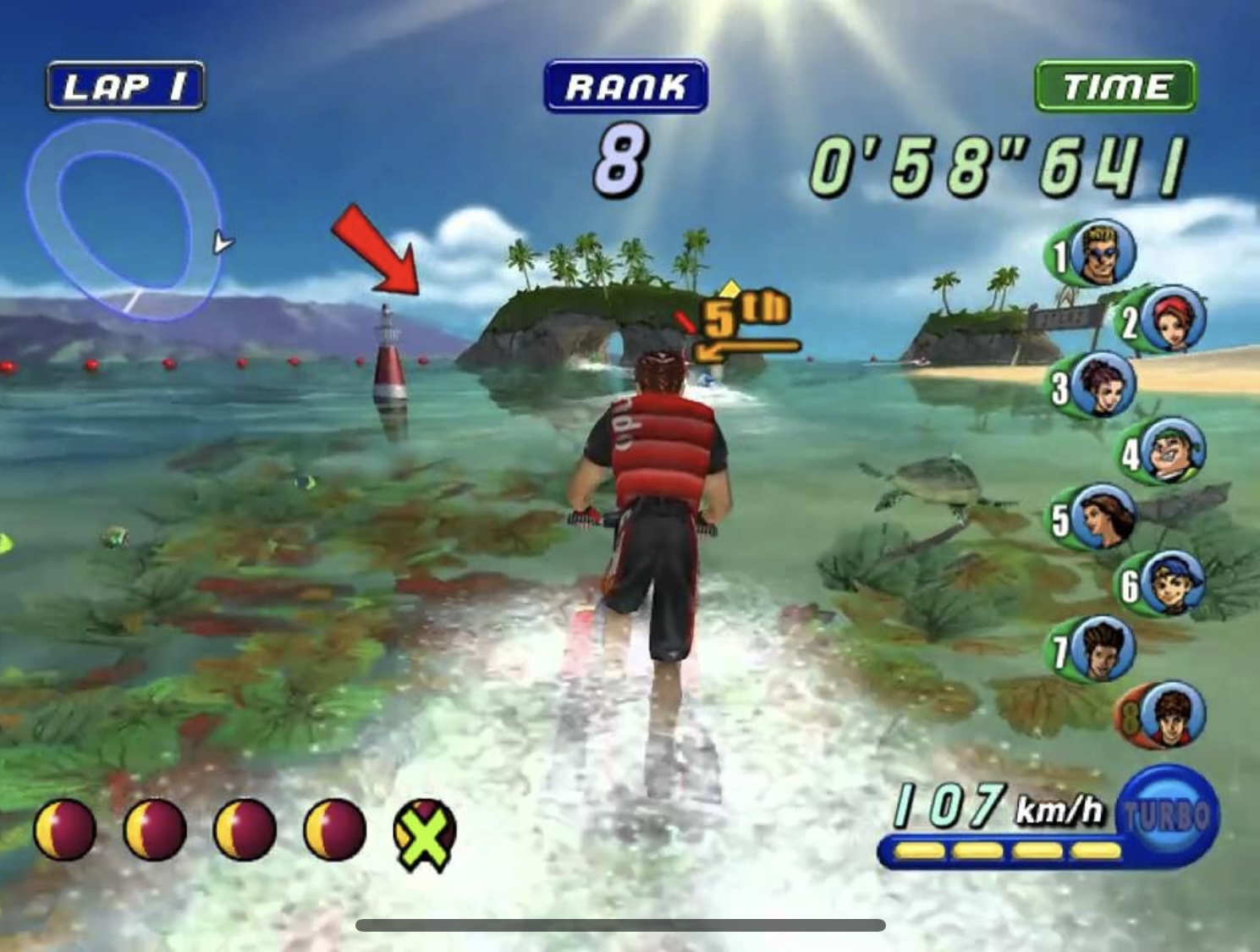Click the oval course minimap
Screen dimensions: 1260x952
[x=124, y=218]
